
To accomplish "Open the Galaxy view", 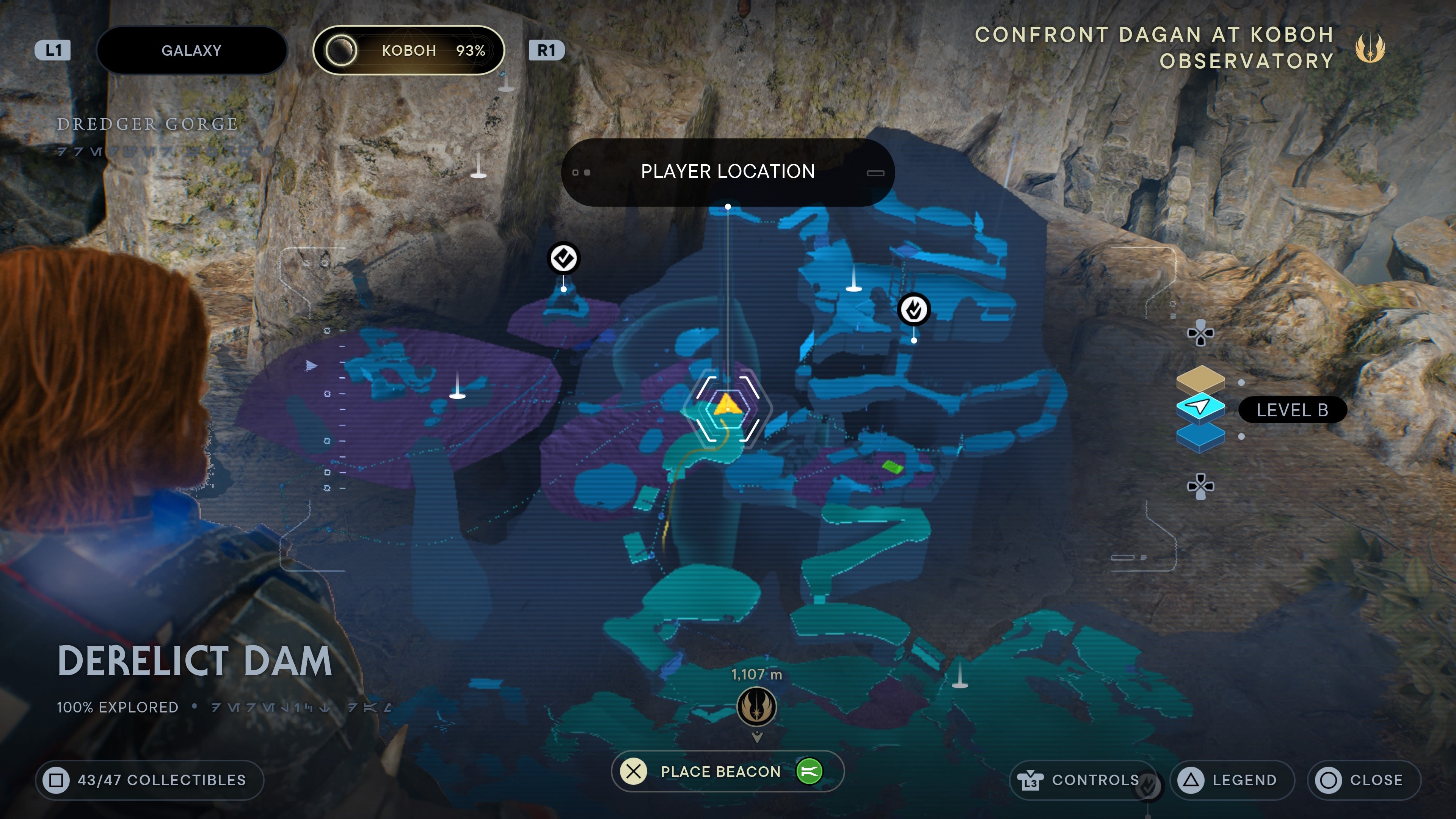I will (x=192, y=50).
